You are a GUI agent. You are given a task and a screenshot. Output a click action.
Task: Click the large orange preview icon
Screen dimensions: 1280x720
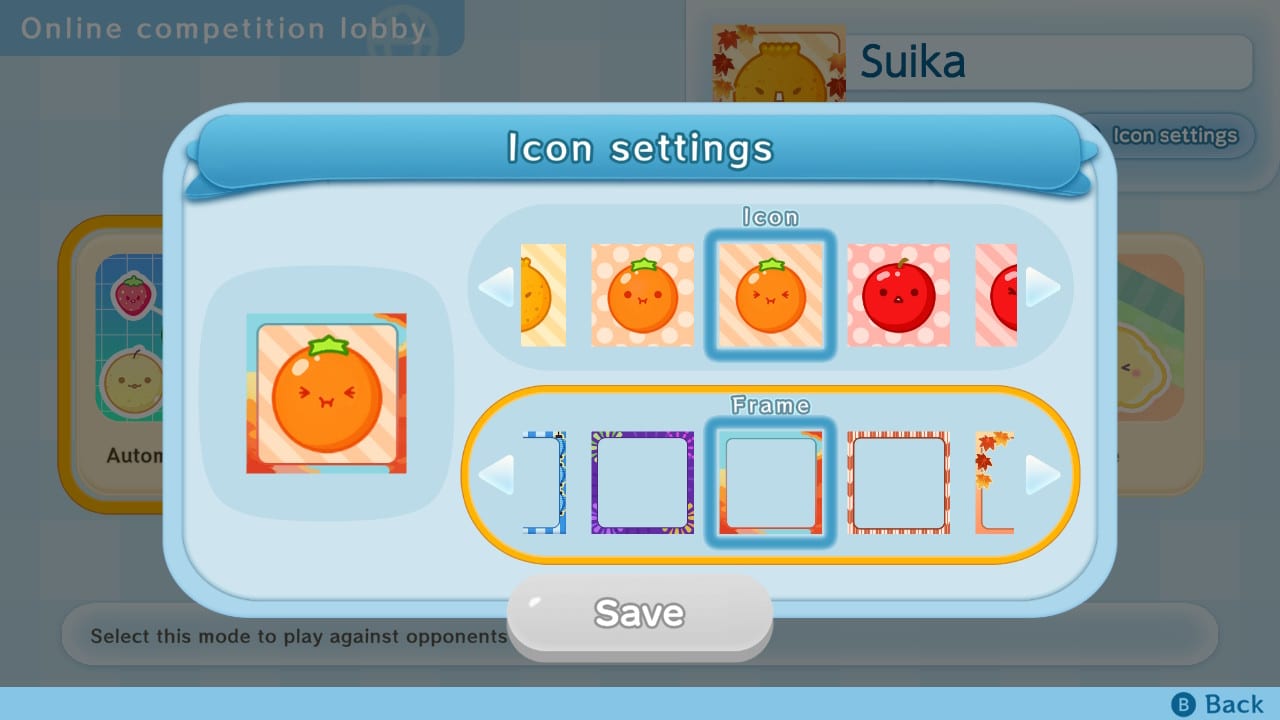click(325, 390)
